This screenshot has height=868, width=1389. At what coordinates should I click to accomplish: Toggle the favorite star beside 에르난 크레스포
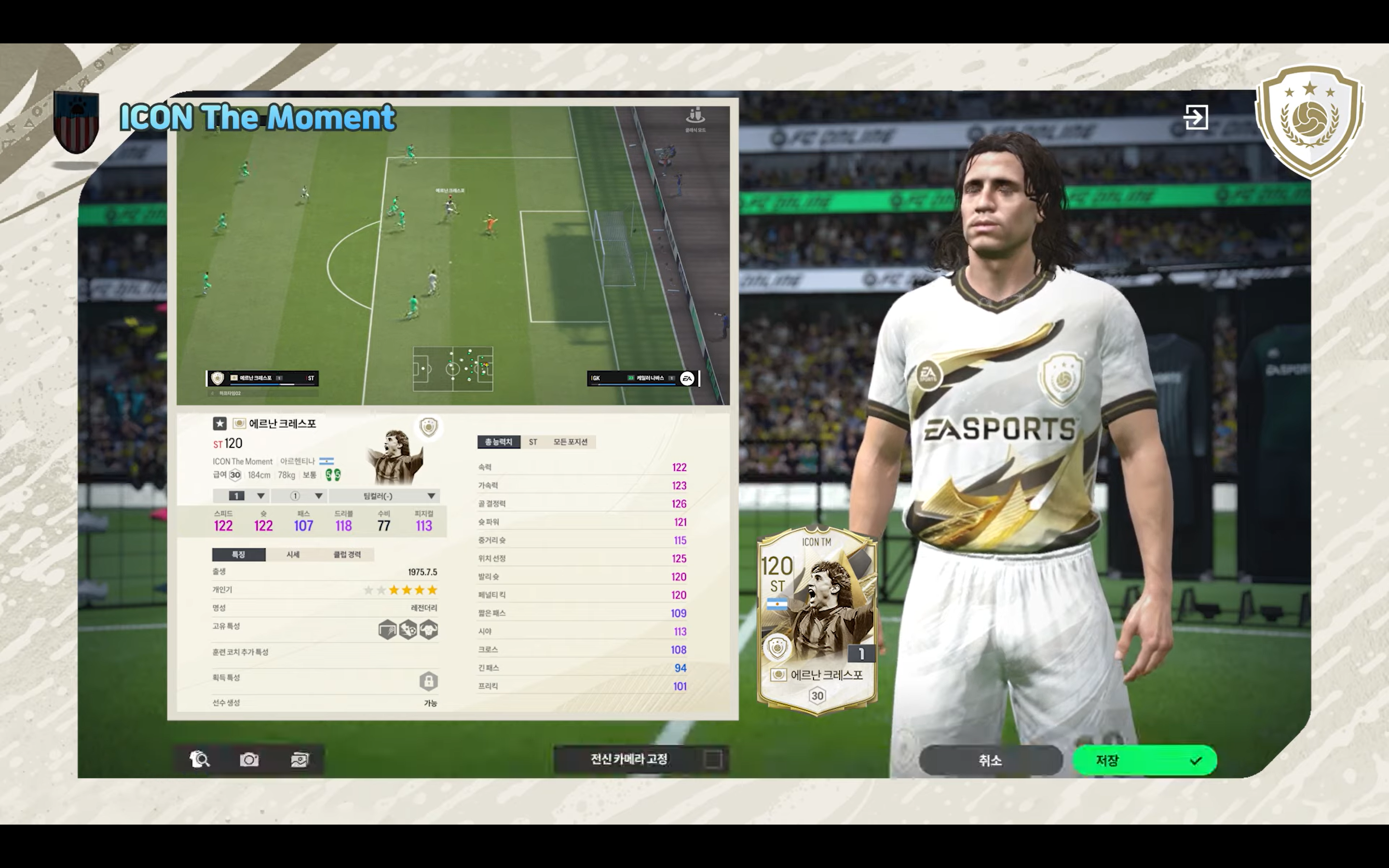pyautogui.click(x=219, y=424)
